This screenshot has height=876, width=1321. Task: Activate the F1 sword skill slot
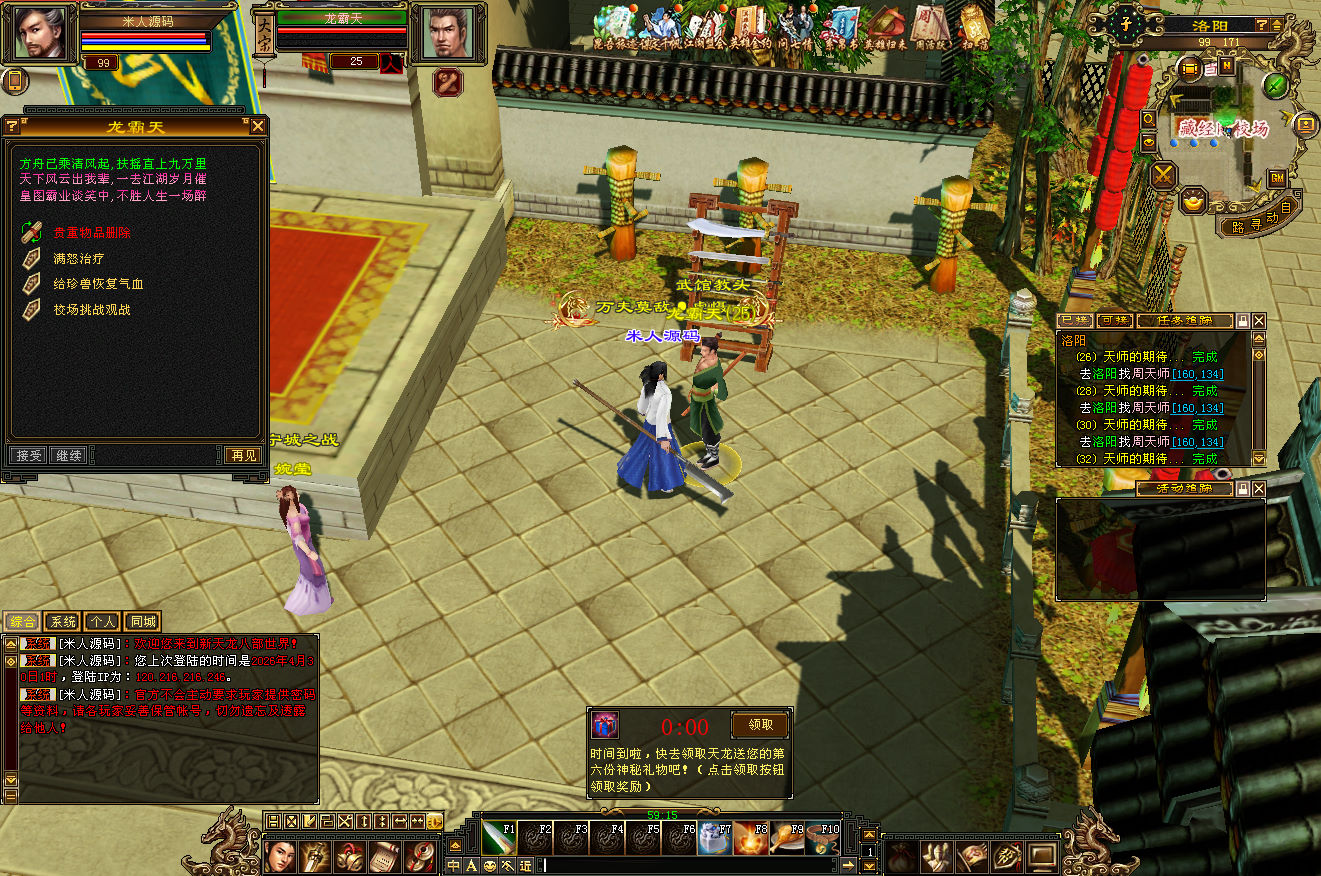[x=498, y=837]
